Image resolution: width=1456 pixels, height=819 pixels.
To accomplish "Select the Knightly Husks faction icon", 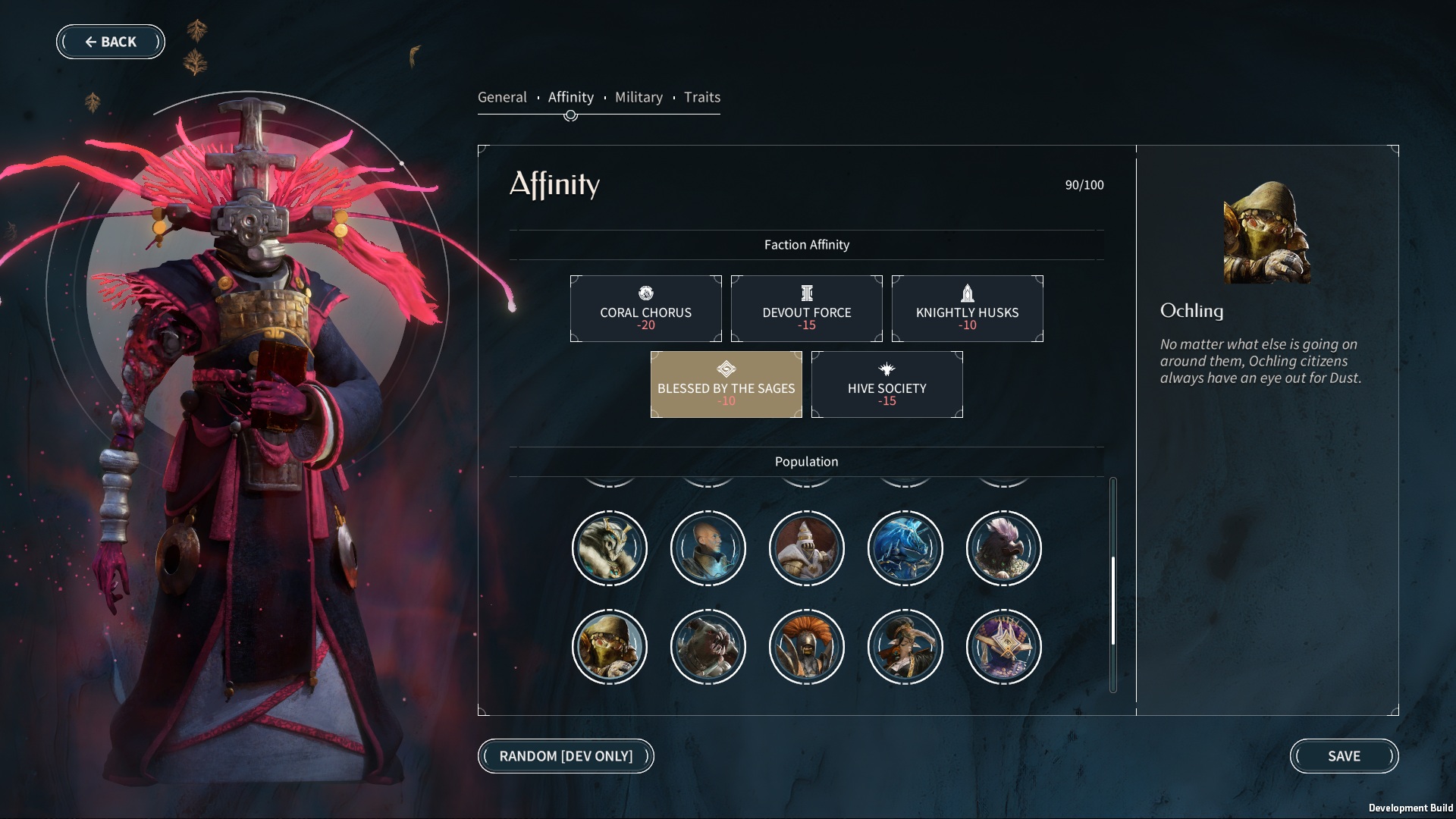I will point(967,292).
